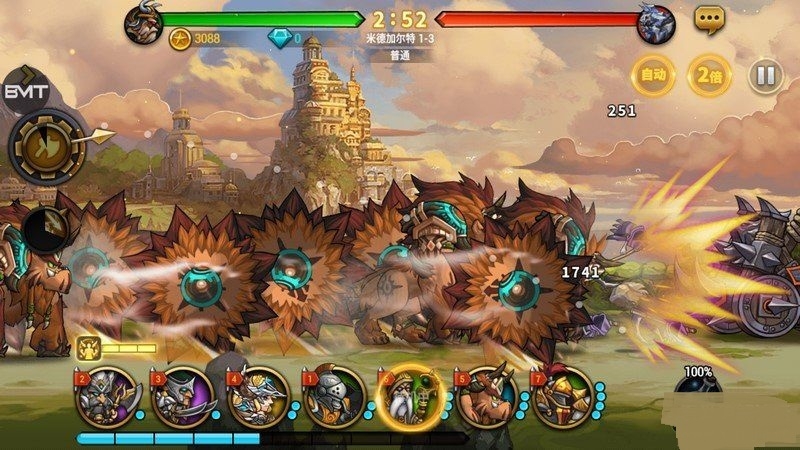The image size is (800, 450).
Task: Tap the dark cooldown skill orb
Action: (x=44, y=228)
